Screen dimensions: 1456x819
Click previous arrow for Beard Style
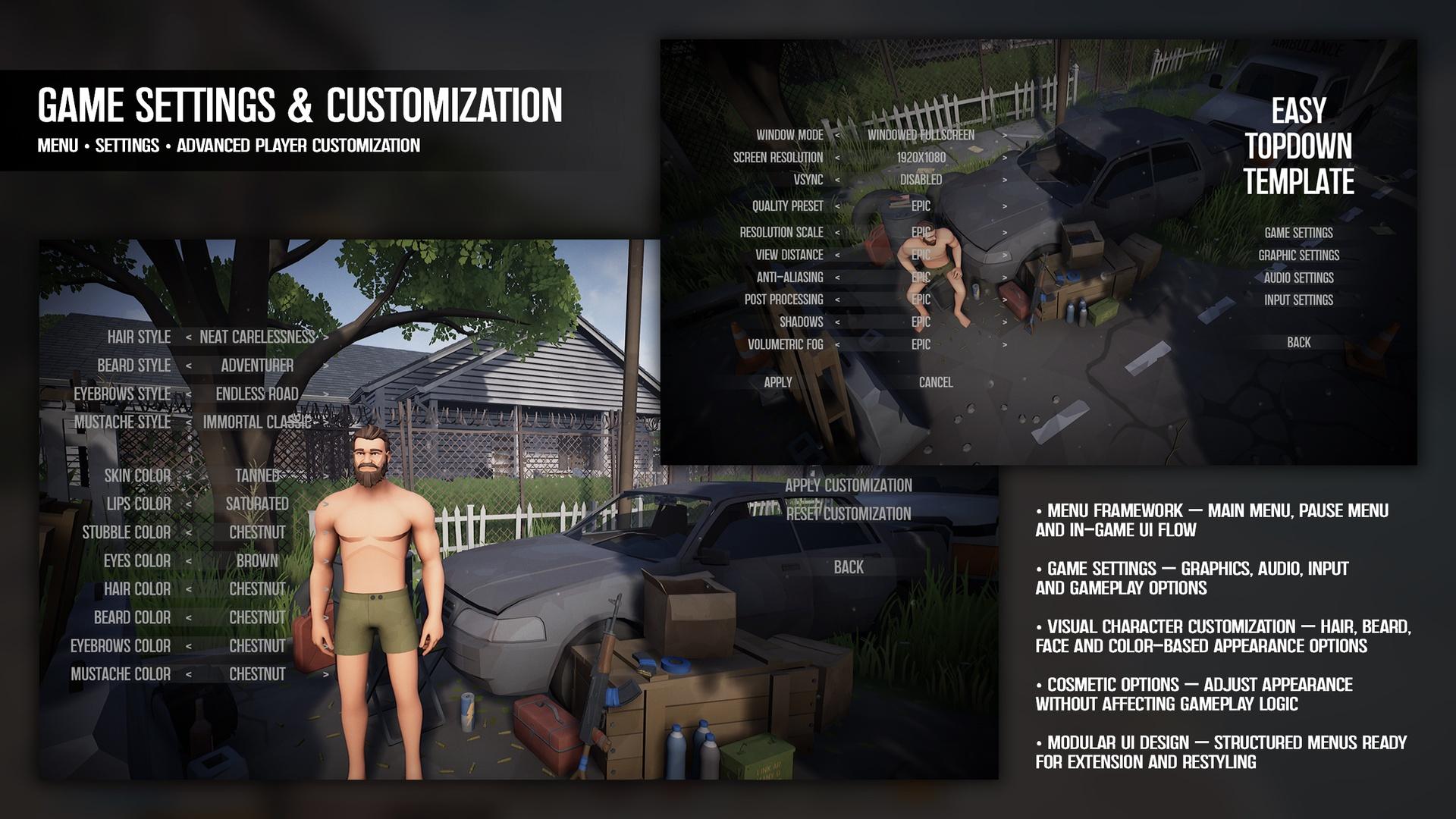click(188, 366)
